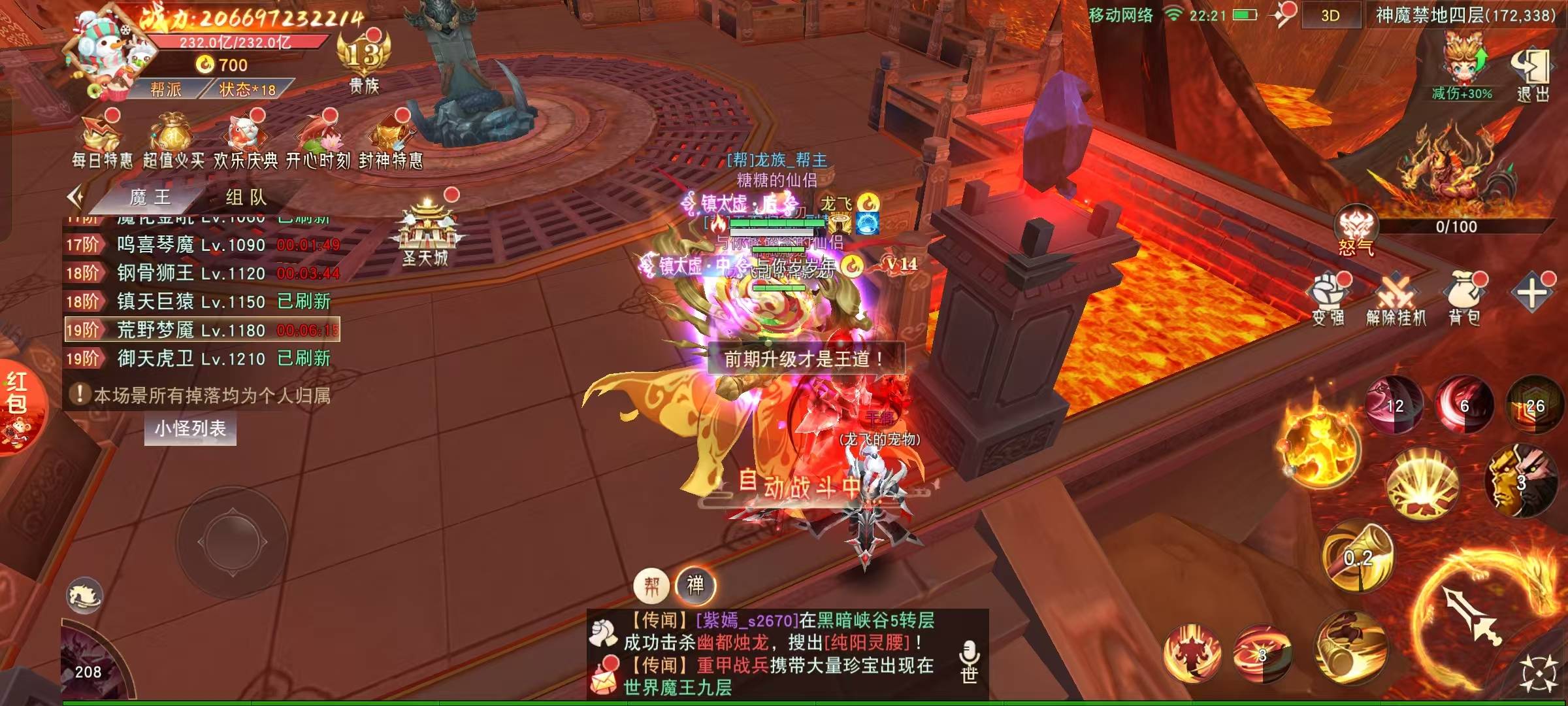
Task: Open the 小怪列表 monster list
Action: click(x=190, y=429)
